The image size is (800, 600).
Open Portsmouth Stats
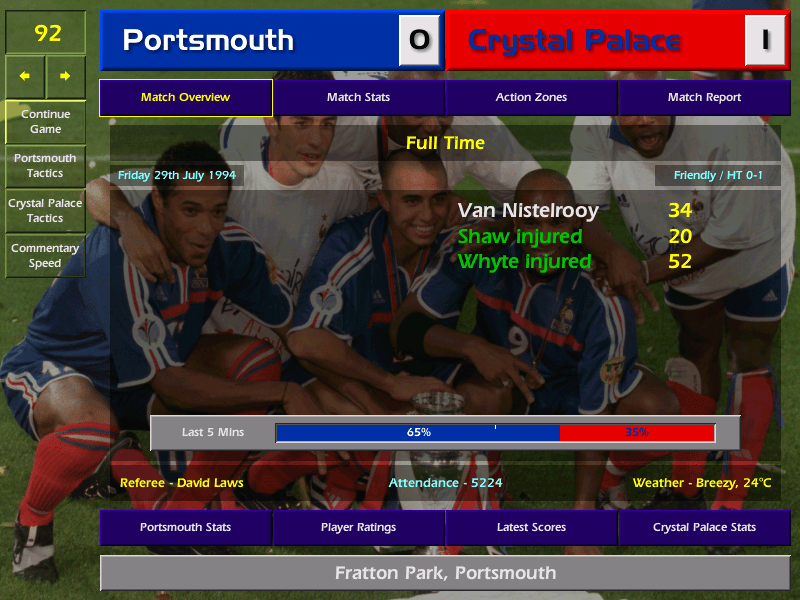185,527
